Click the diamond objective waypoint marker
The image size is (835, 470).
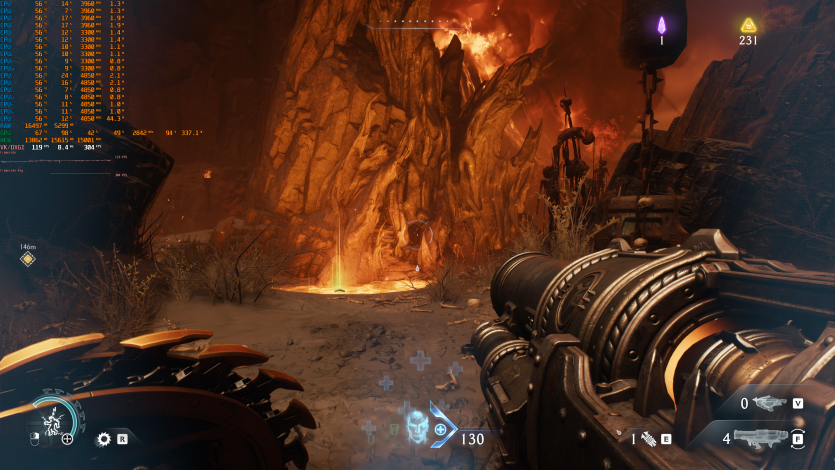click(28, 259)
